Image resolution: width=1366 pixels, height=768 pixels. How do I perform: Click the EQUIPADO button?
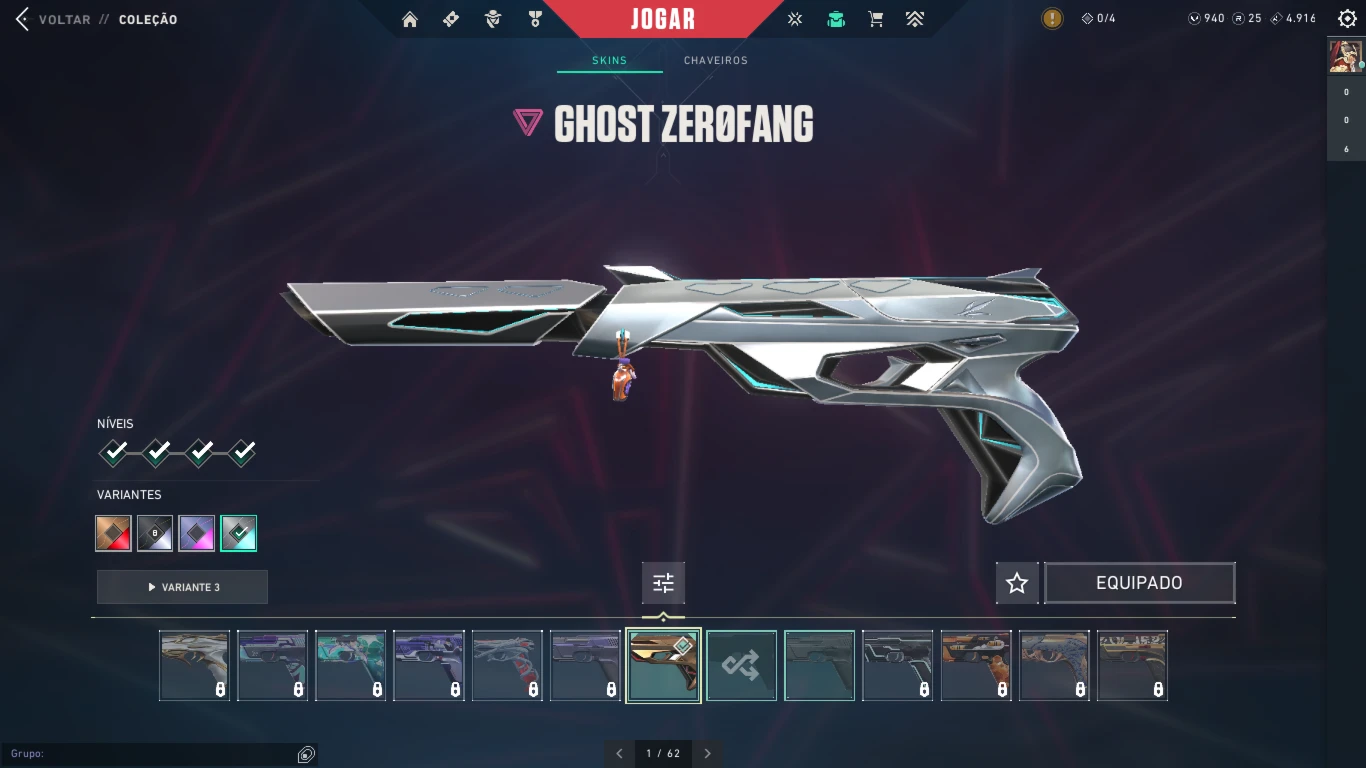1139,583
